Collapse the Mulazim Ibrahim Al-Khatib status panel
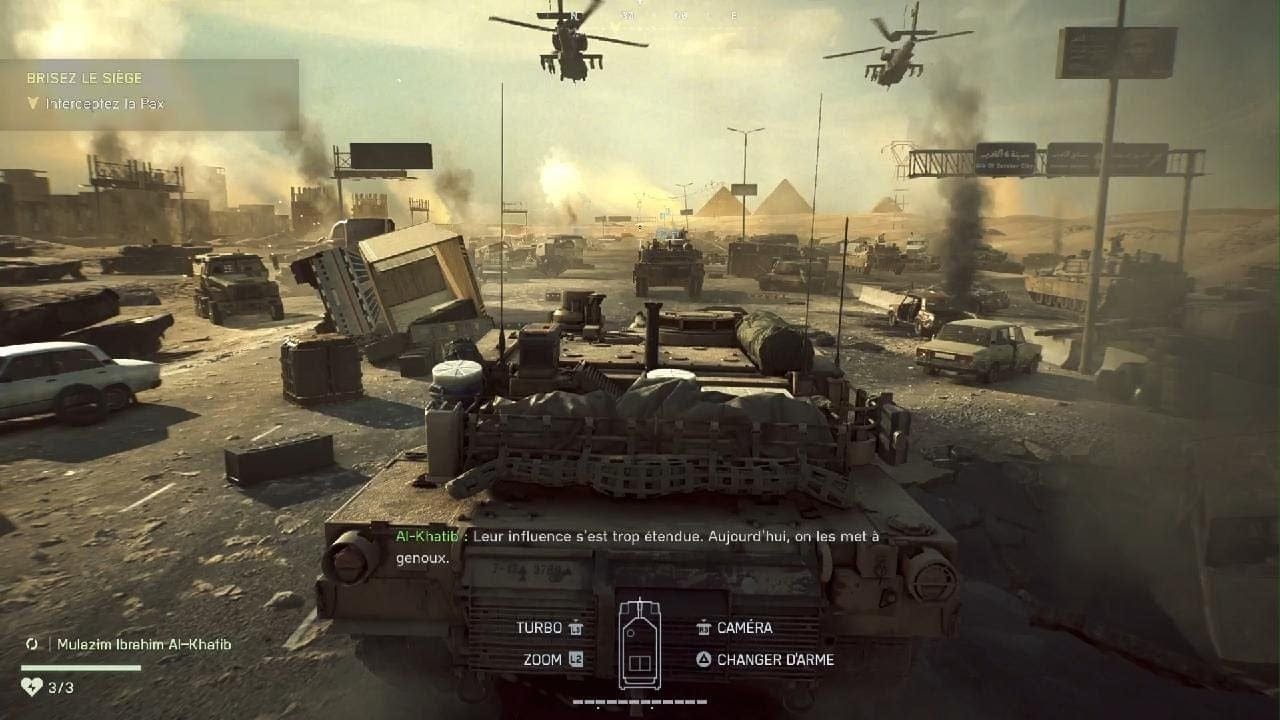The image size is (1280, 720). [145, 644]
